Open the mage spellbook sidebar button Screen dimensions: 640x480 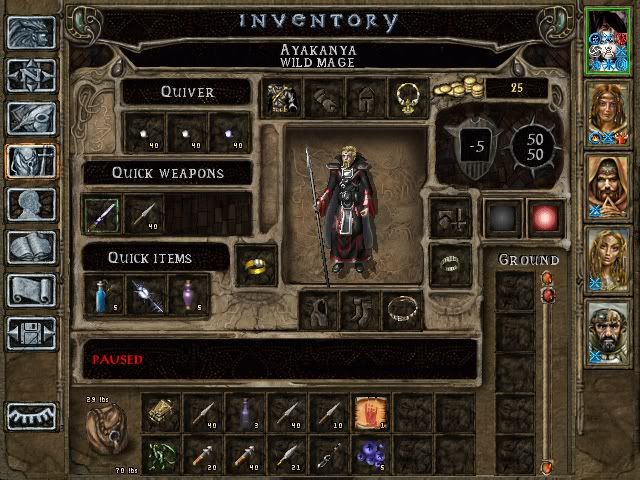pyautogui.click(x=30, y=247)
